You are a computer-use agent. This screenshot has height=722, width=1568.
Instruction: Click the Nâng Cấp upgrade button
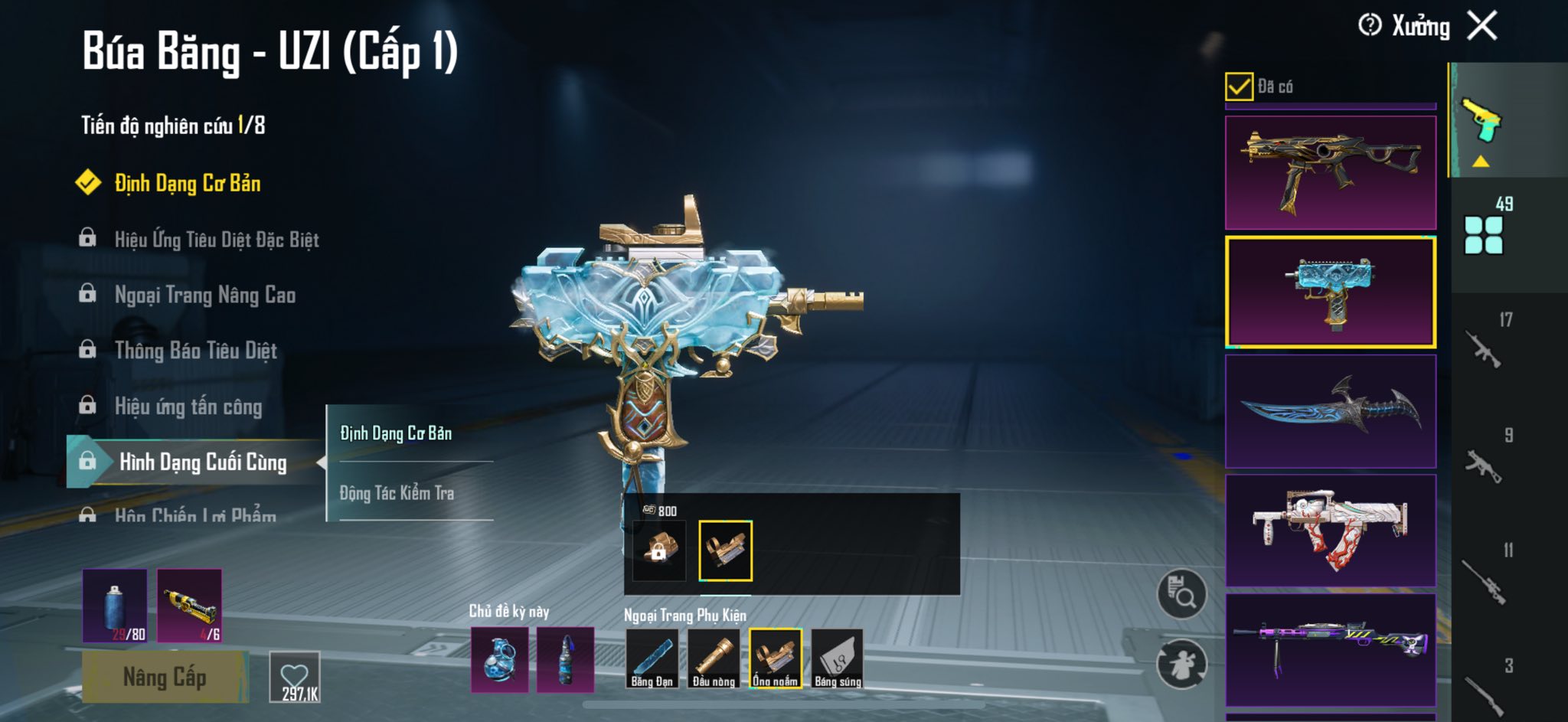[x=165, y=677]
